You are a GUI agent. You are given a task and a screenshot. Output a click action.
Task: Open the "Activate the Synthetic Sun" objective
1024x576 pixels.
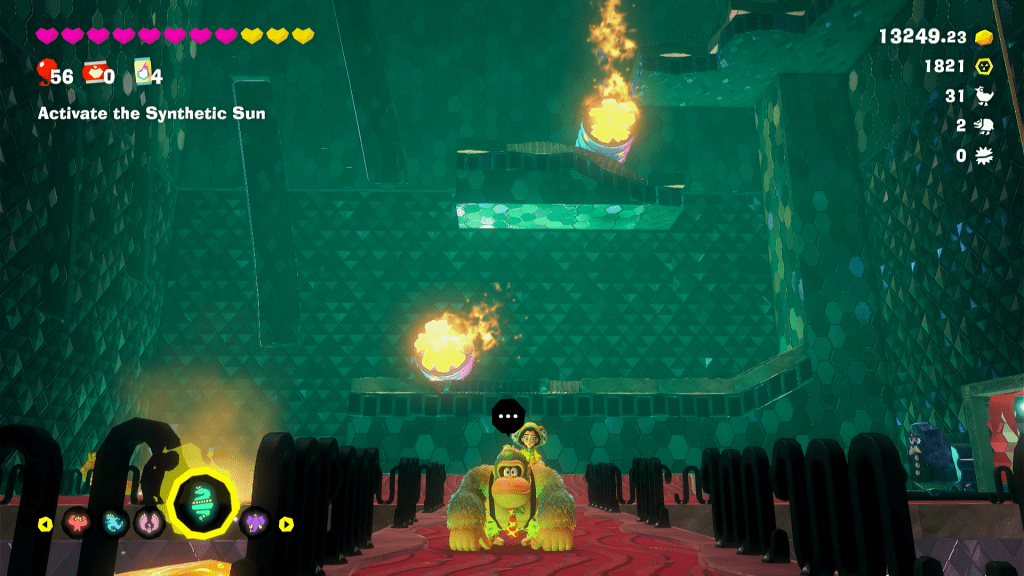click(151, 114)
